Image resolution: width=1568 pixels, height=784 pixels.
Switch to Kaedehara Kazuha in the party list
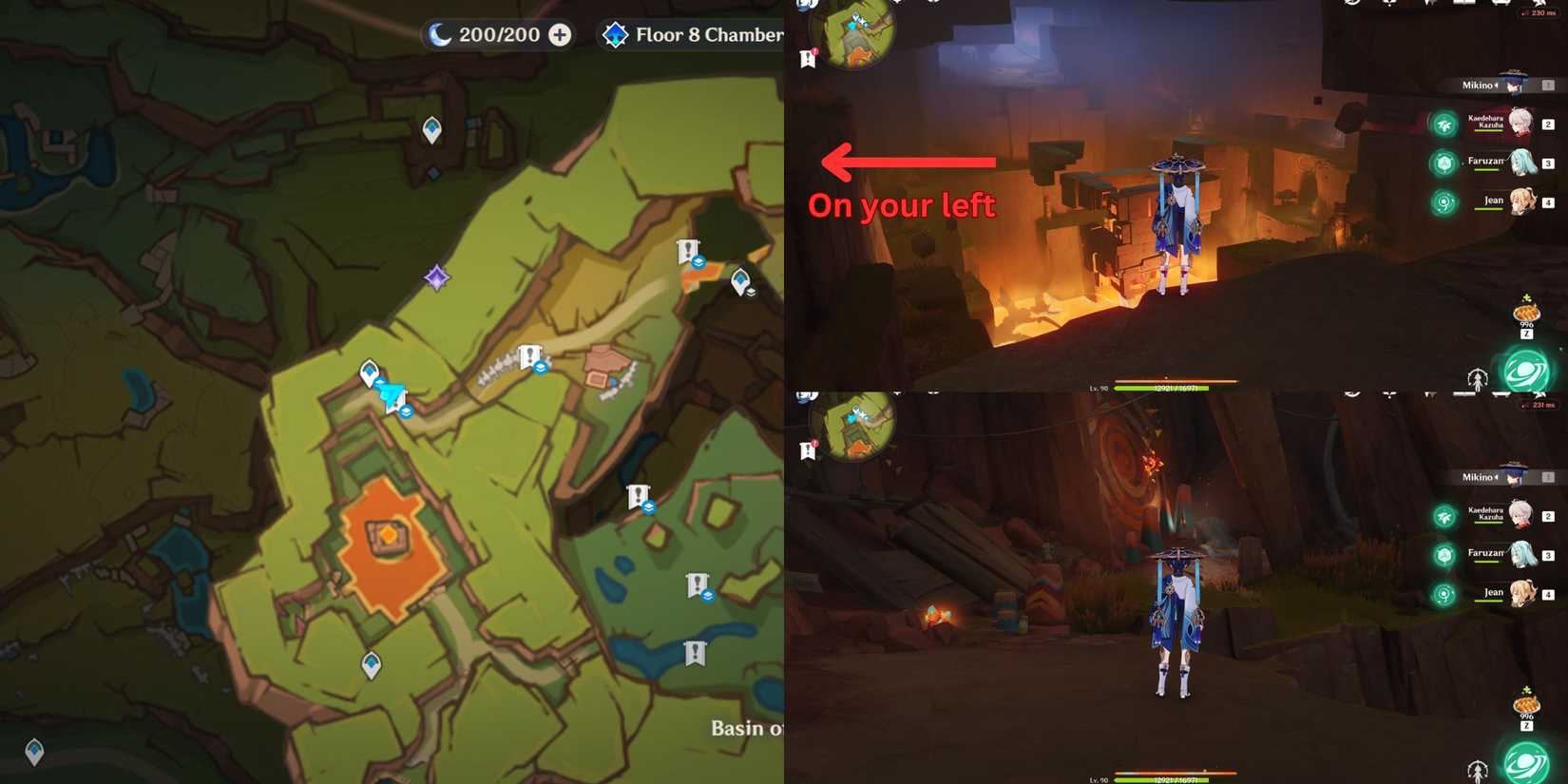(1520, 124)
